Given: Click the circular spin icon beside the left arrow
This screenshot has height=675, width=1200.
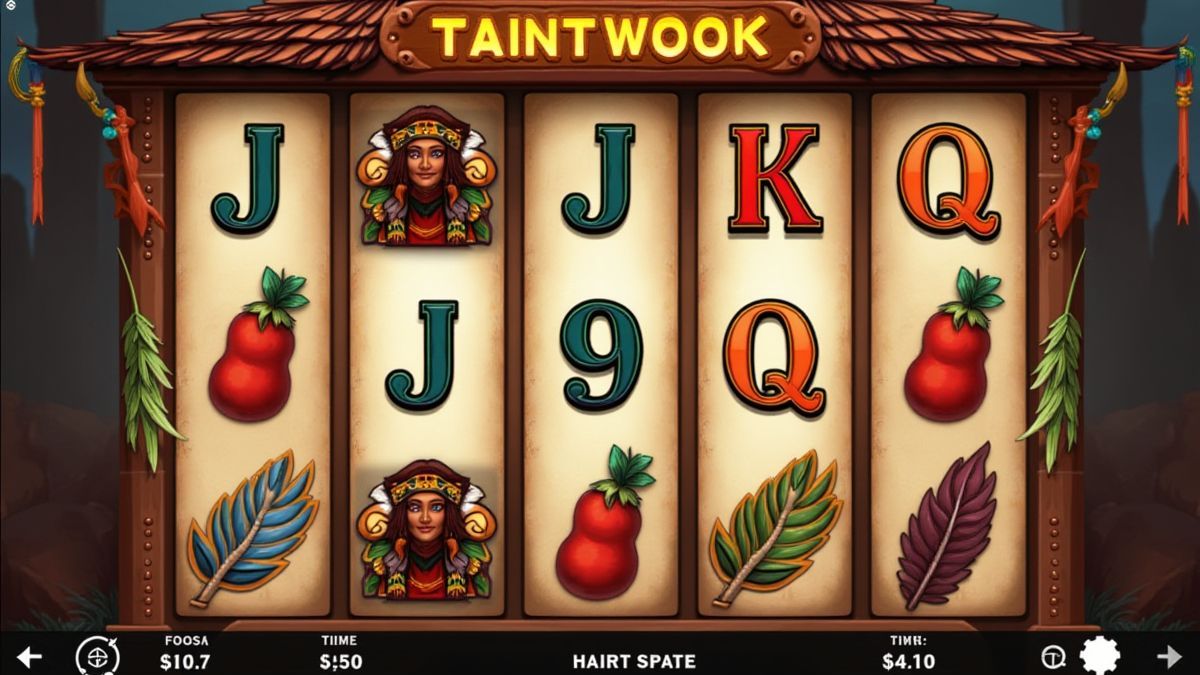Looking at the screenshot, I should tap(97, 657).
